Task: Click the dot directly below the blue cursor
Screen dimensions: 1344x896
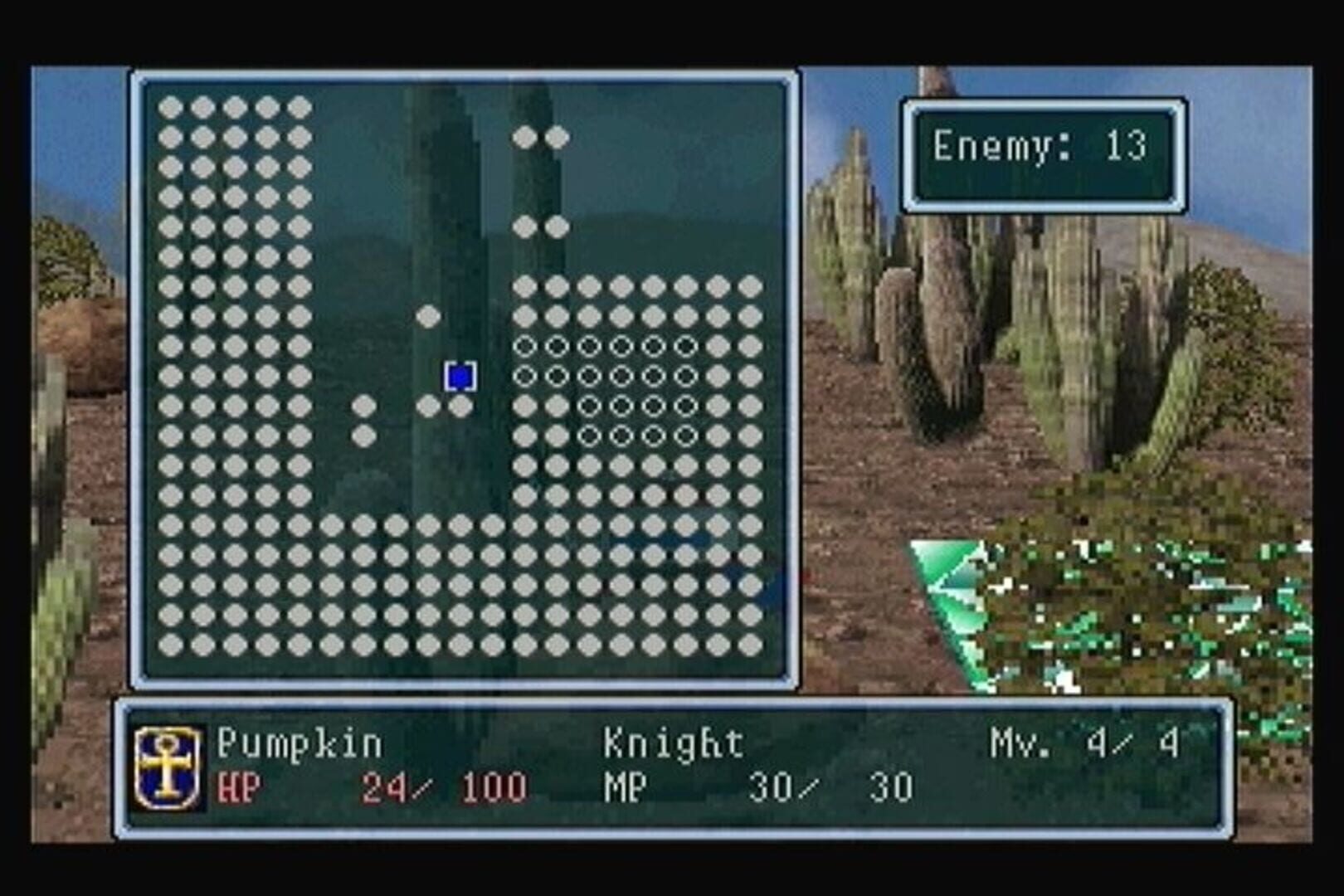Action: coord(460,407)
